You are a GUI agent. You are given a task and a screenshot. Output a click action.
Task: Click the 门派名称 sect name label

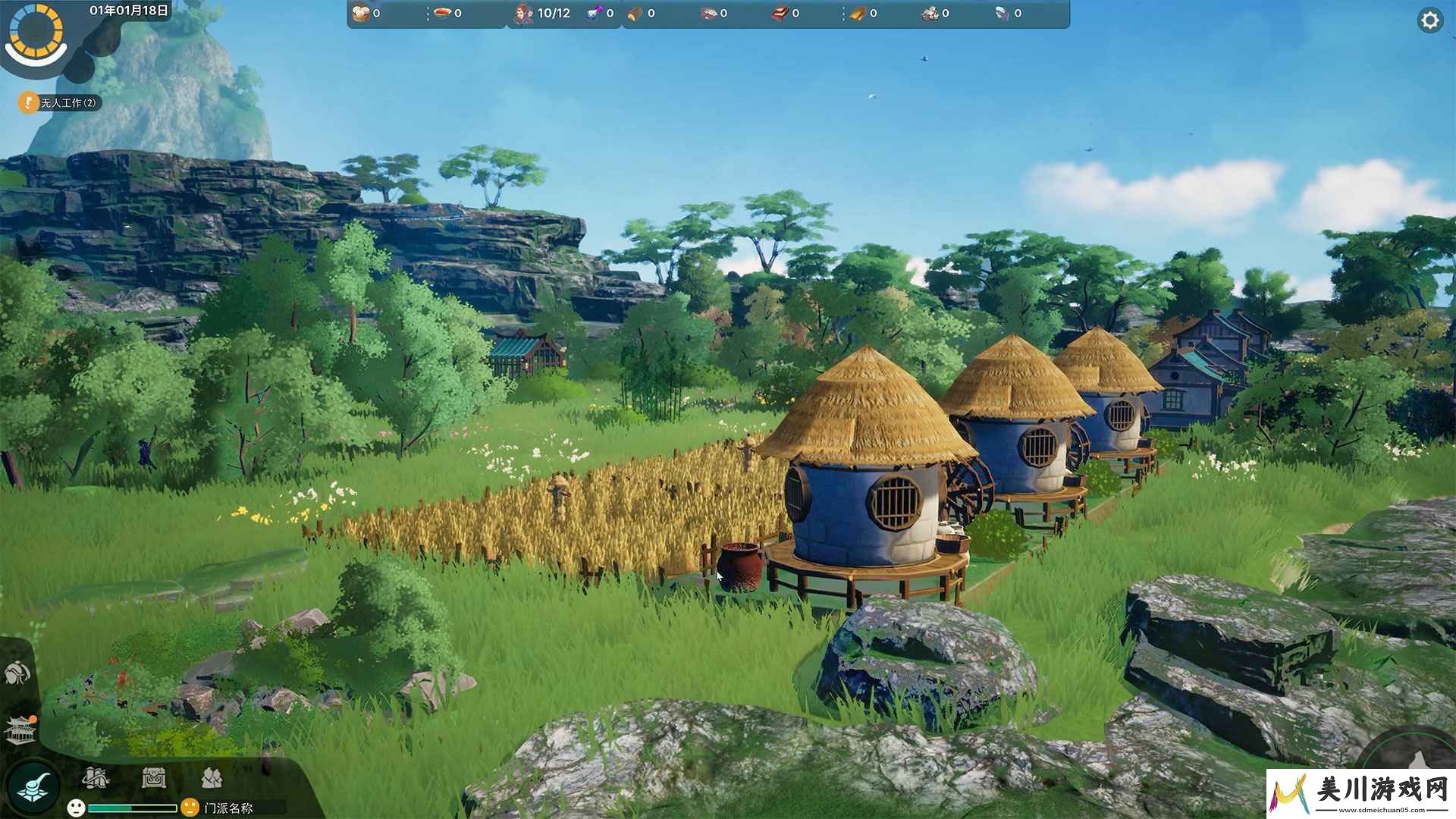tap(228, 808)
